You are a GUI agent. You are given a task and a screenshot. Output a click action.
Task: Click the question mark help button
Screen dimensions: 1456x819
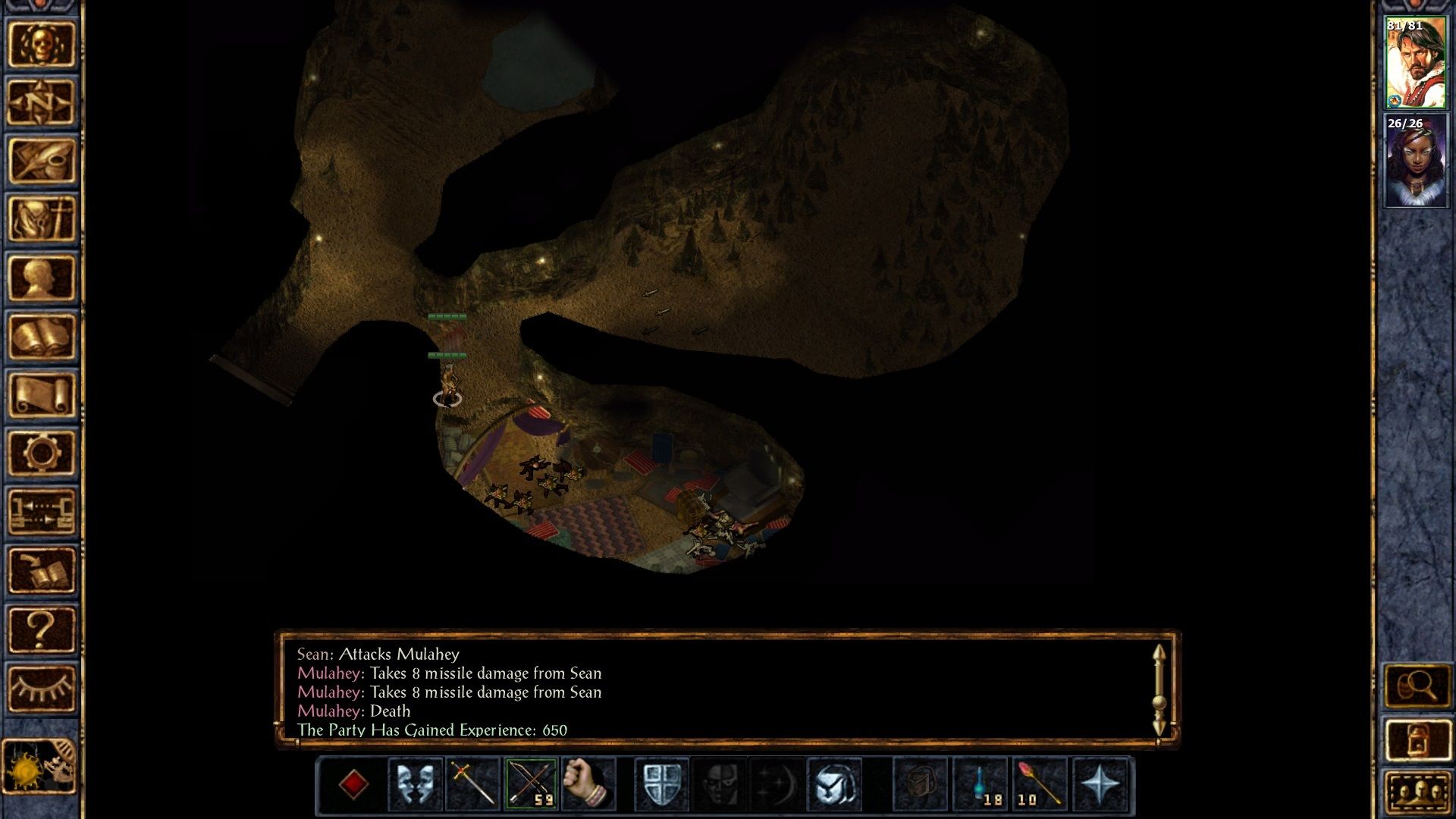point(41,629)
